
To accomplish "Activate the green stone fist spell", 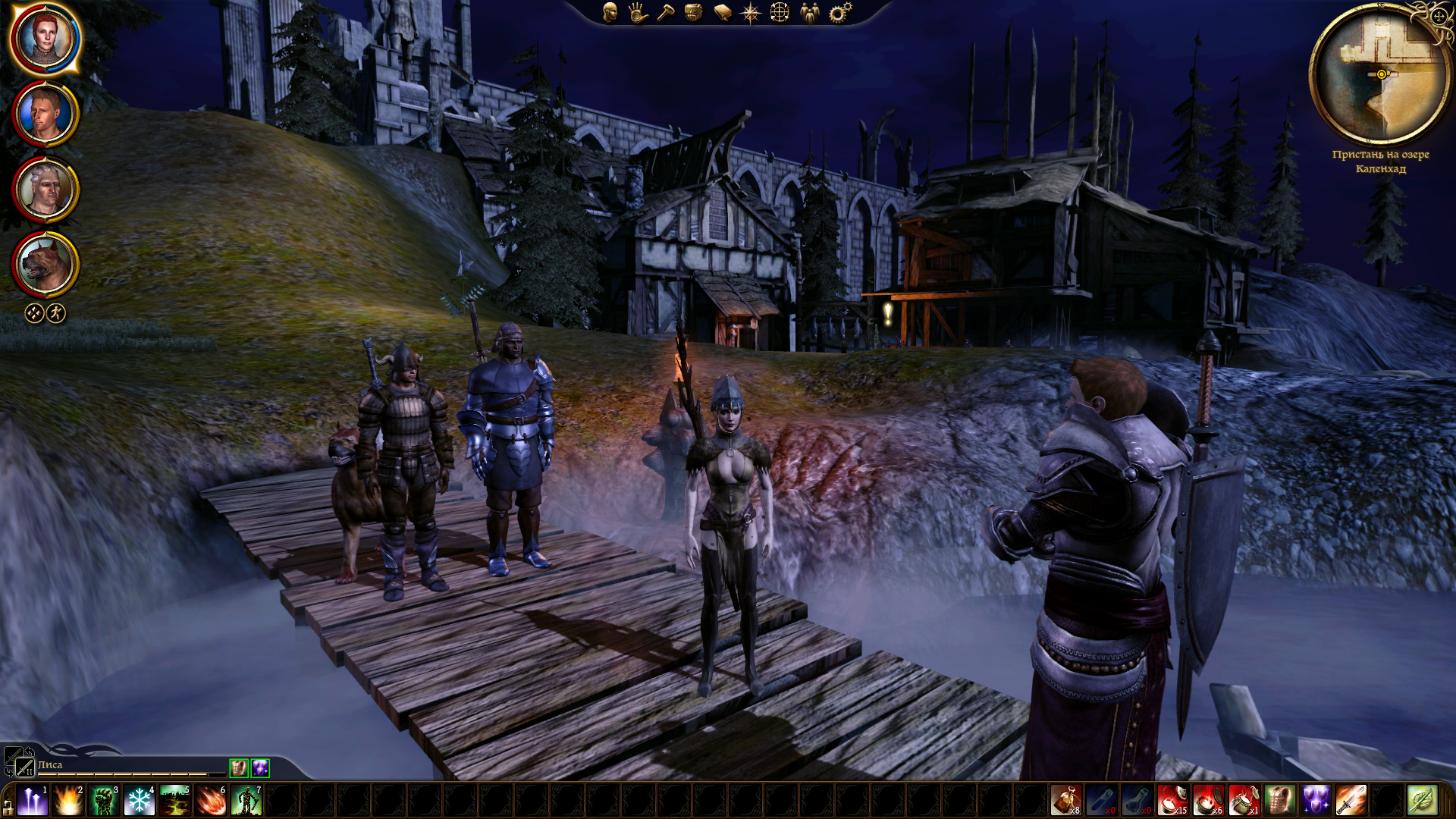I will [104, 801].
